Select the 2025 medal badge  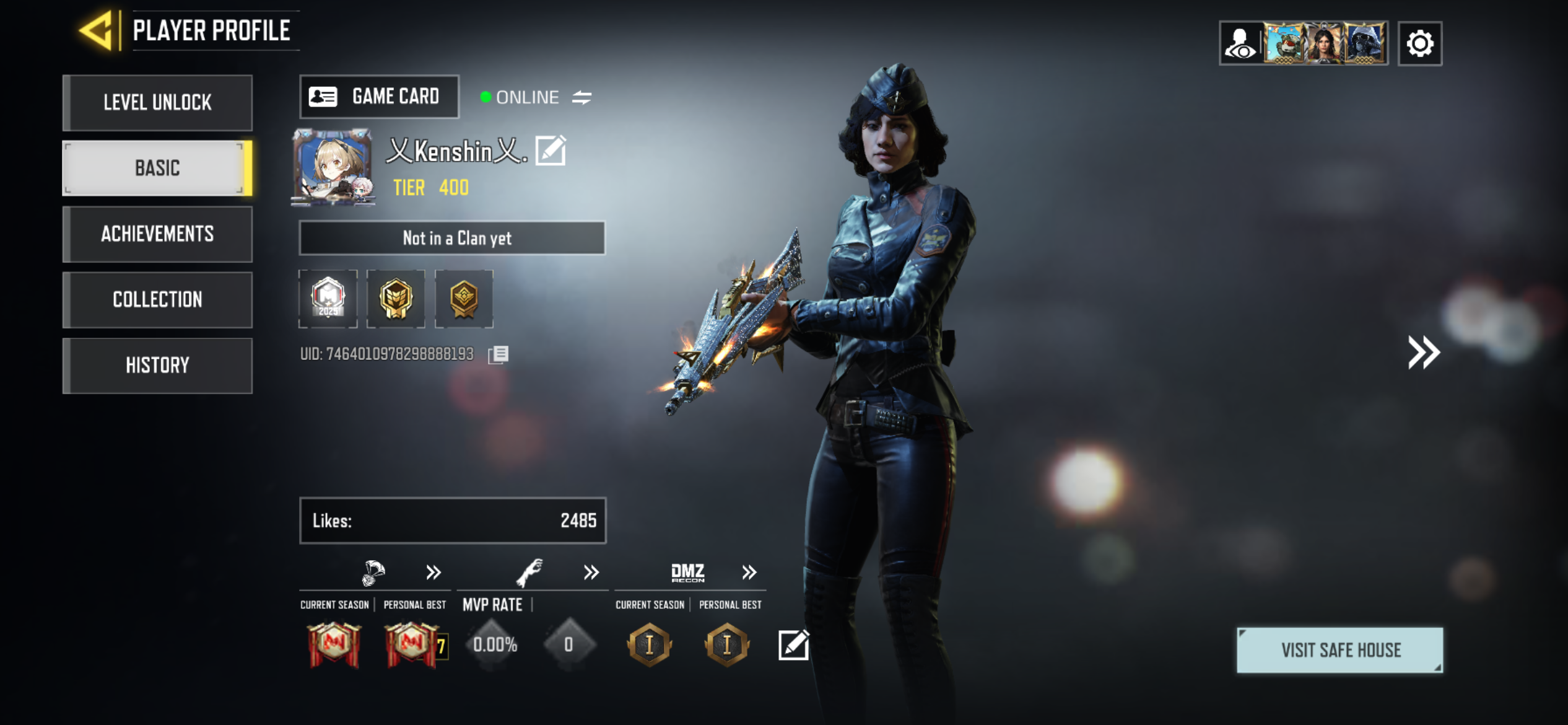[x=328, y=298]
